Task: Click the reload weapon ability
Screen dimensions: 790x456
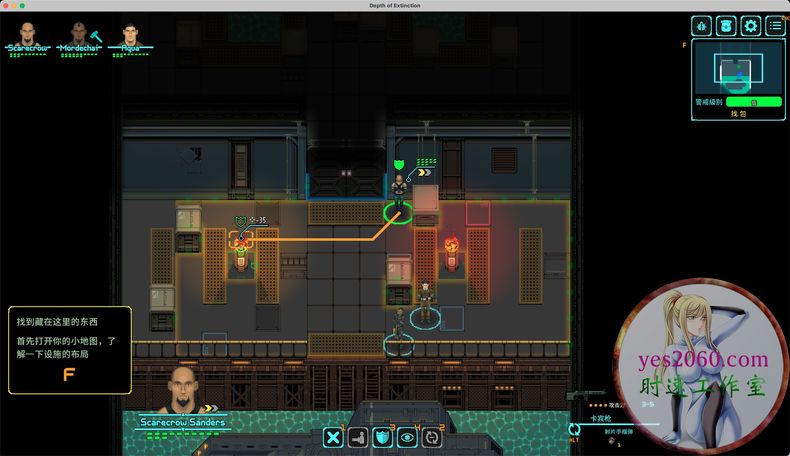Action: [x=431, y=436]
